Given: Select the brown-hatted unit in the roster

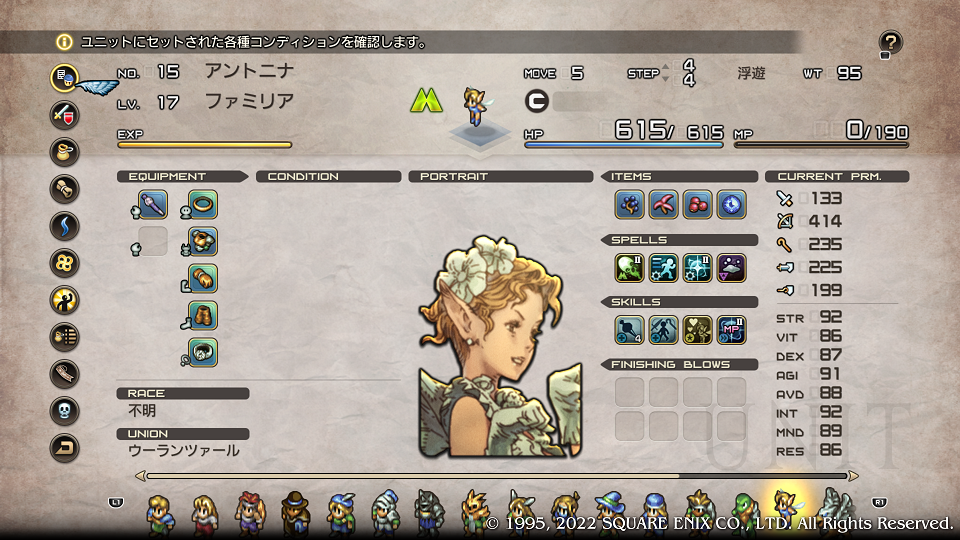Looking at the screenshot, I should (x=295, y=512).
